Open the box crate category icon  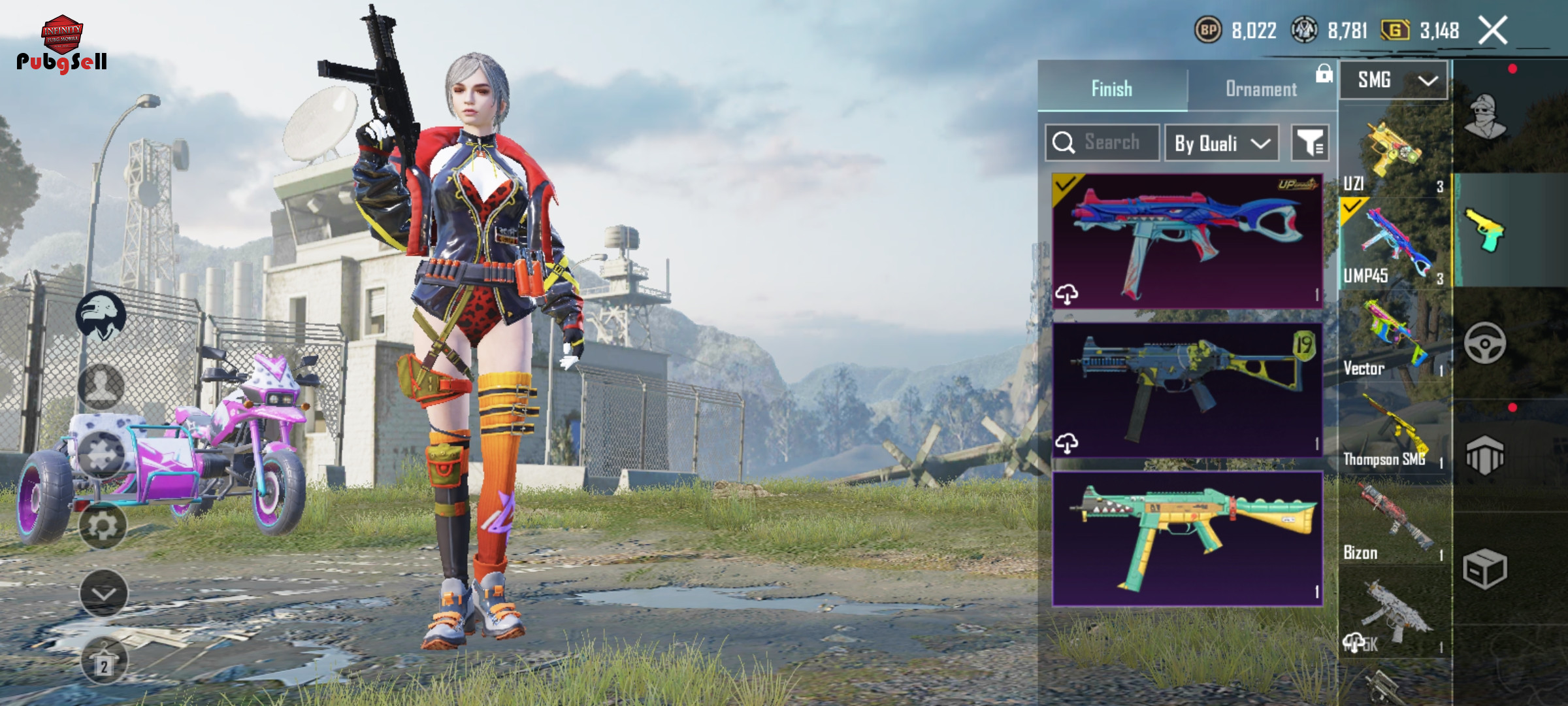tap(1485, 569)
